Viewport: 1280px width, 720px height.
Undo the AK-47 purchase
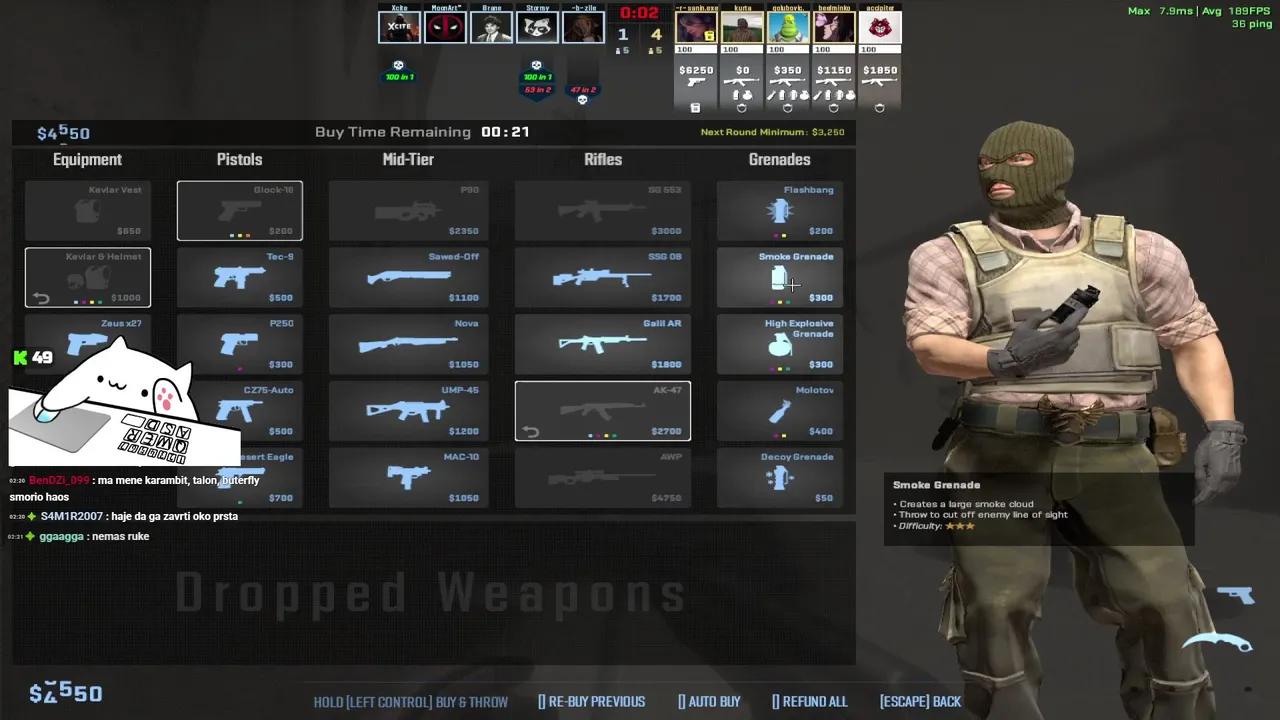(x=531, y=430)
